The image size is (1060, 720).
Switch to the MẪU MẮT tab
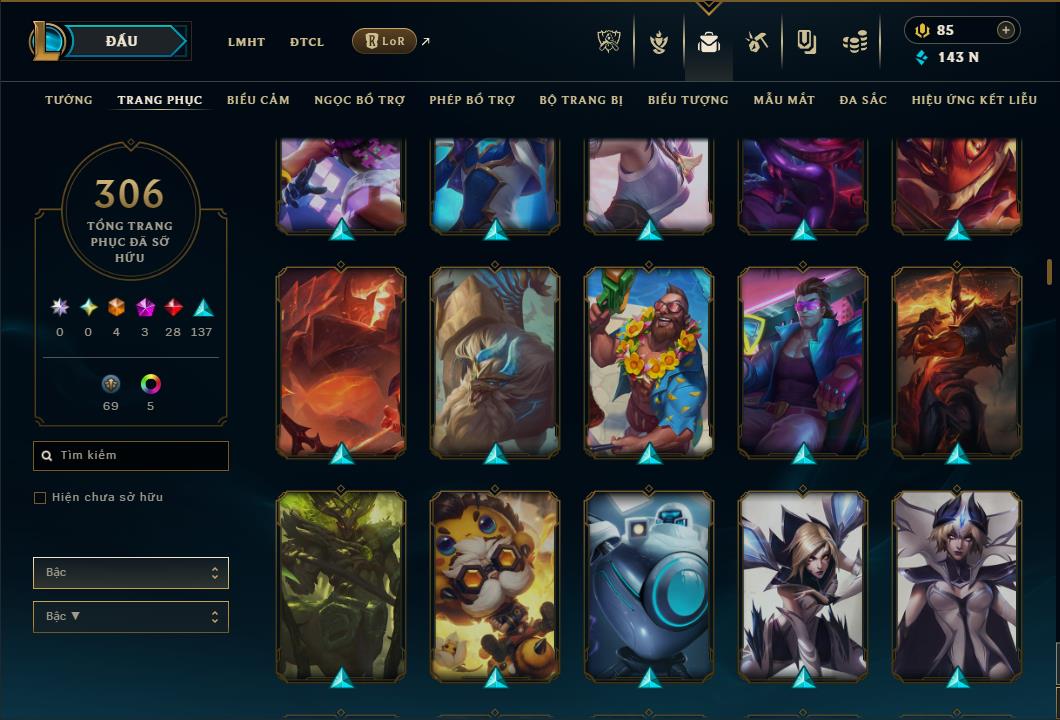pos(784,100)
